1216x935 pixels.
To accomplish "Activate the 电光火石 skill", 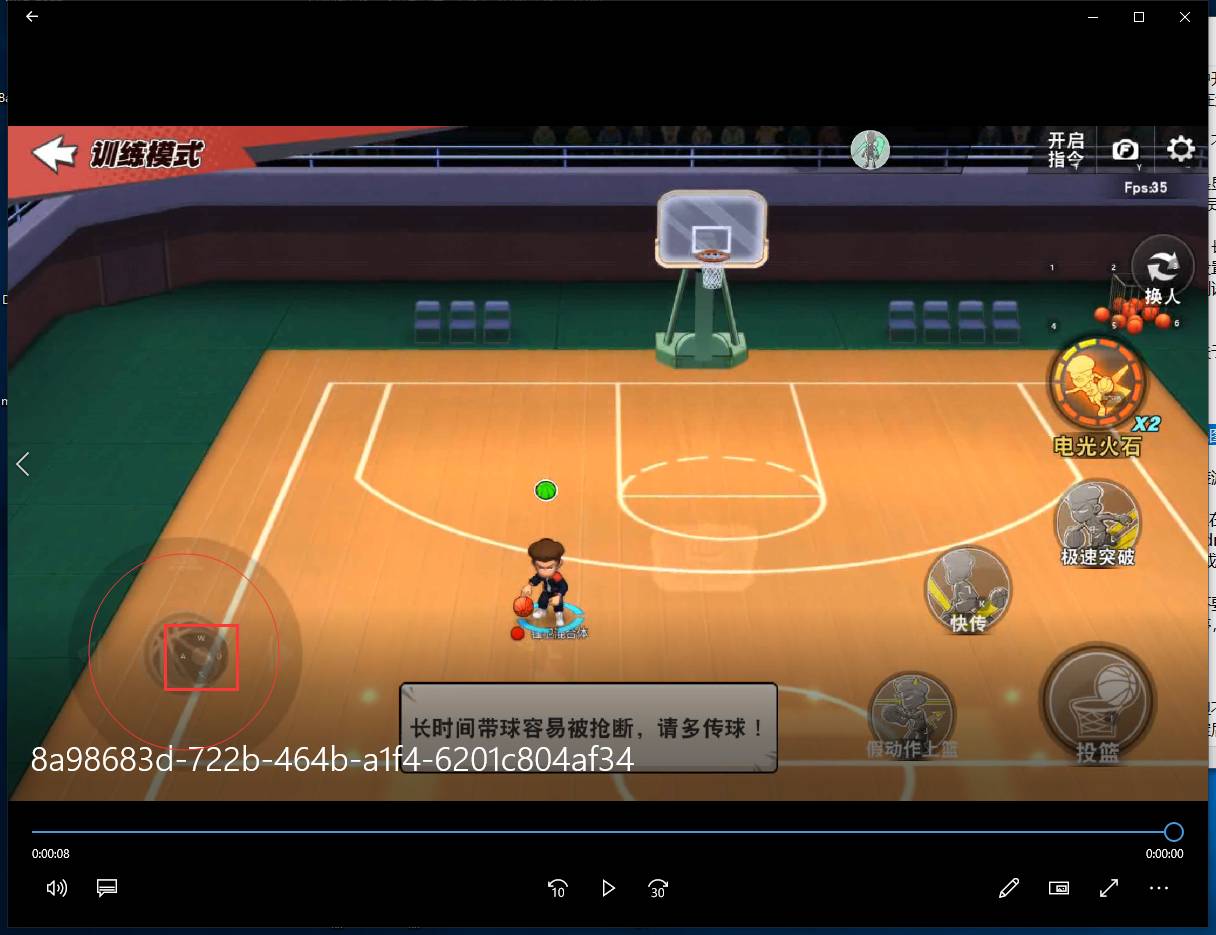I will click(x=1096, y=385).
